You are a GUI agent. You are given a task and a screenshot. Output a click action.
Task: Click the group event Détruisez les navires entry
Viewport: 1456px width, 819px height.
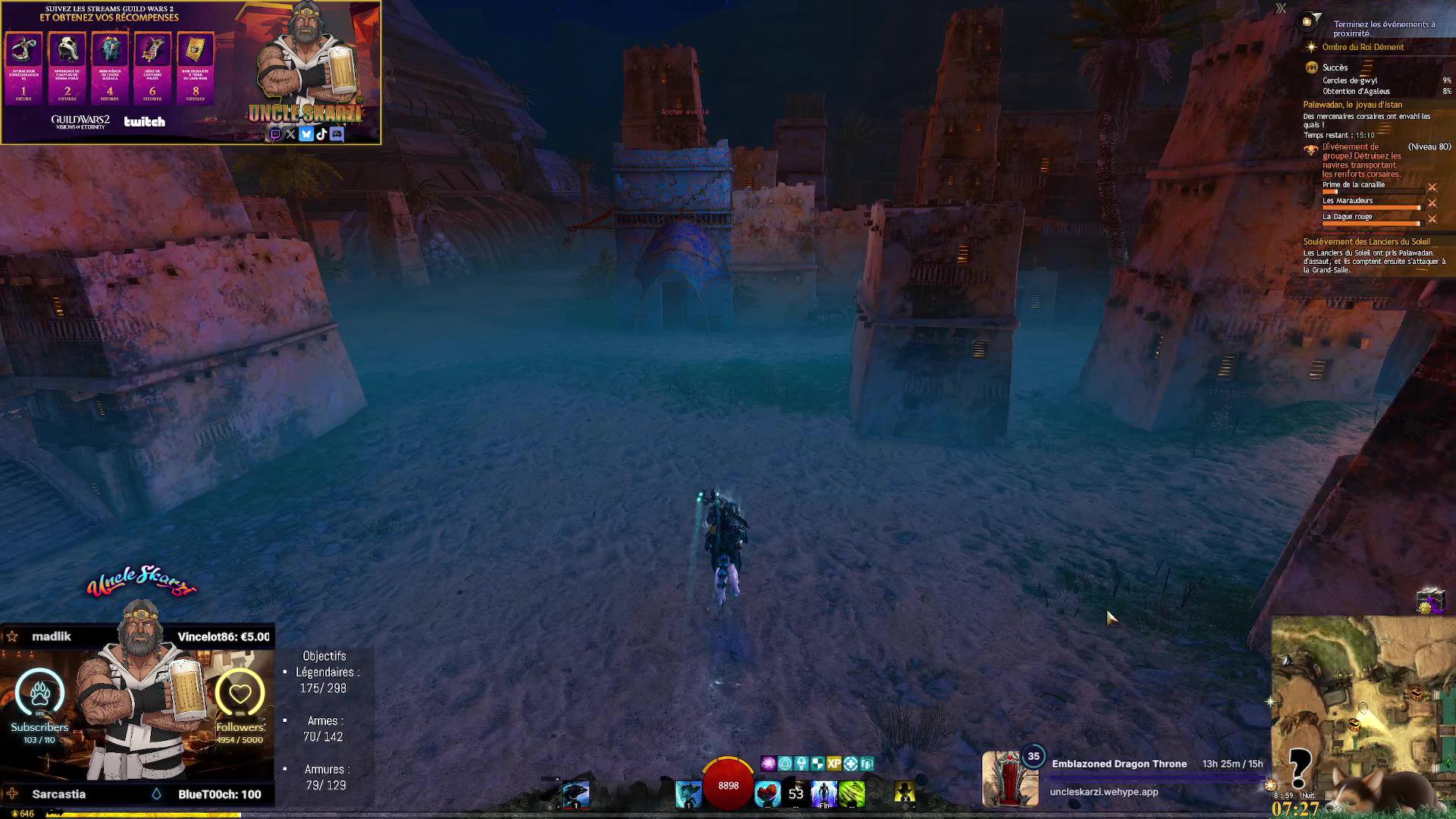click(x=1361, y=160)
